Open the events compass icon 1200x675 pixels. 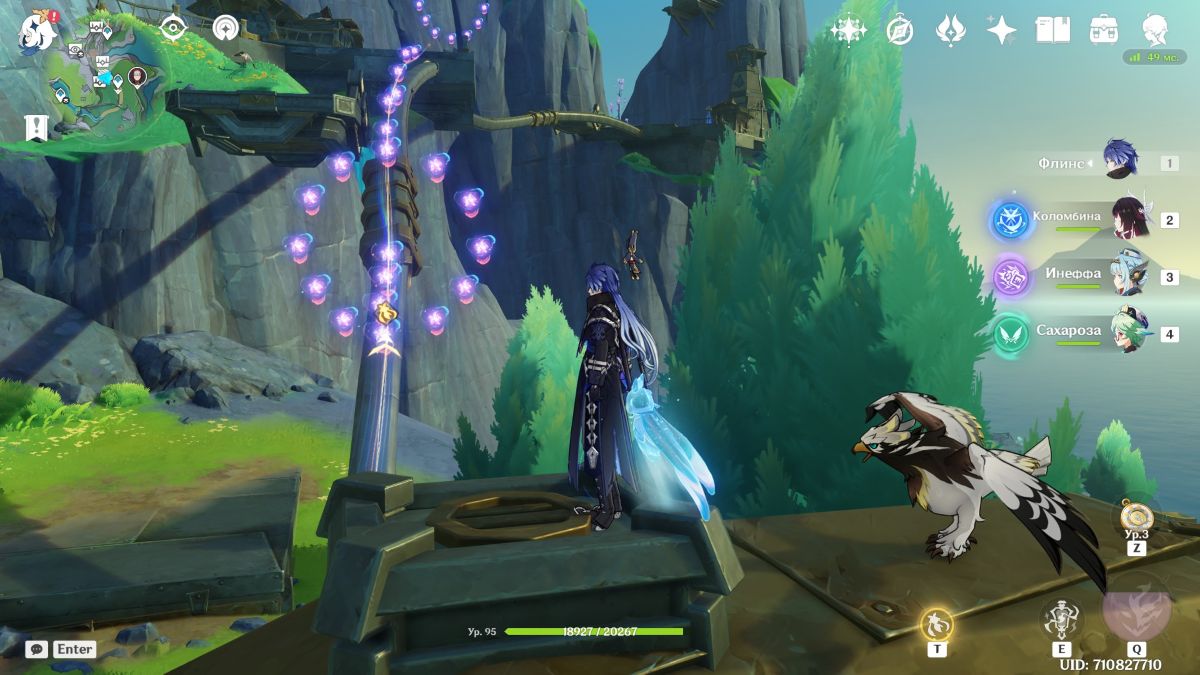(900, 31)
